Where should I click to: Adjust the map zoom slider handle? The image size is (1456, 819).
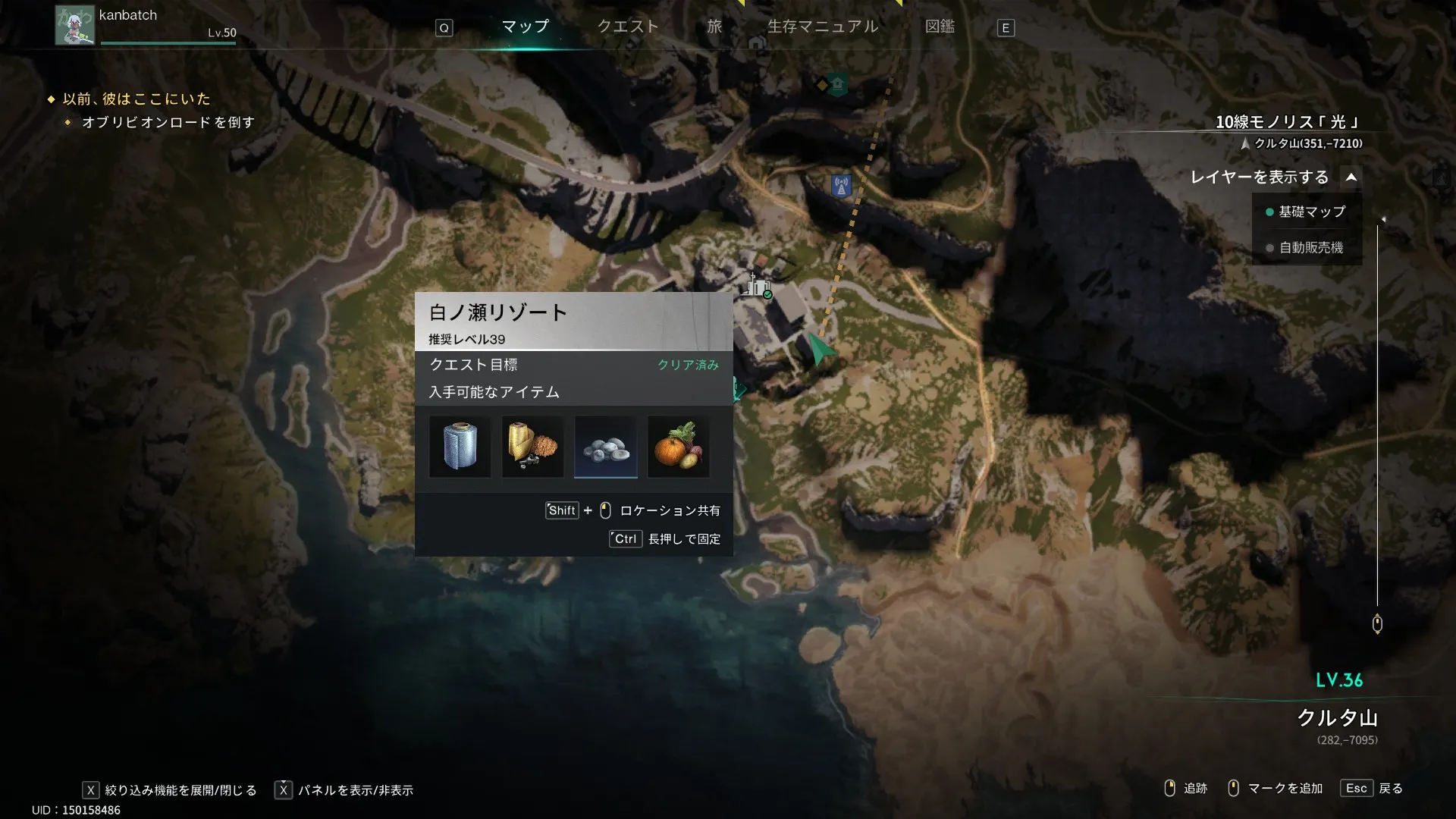tap(1377, 624)
